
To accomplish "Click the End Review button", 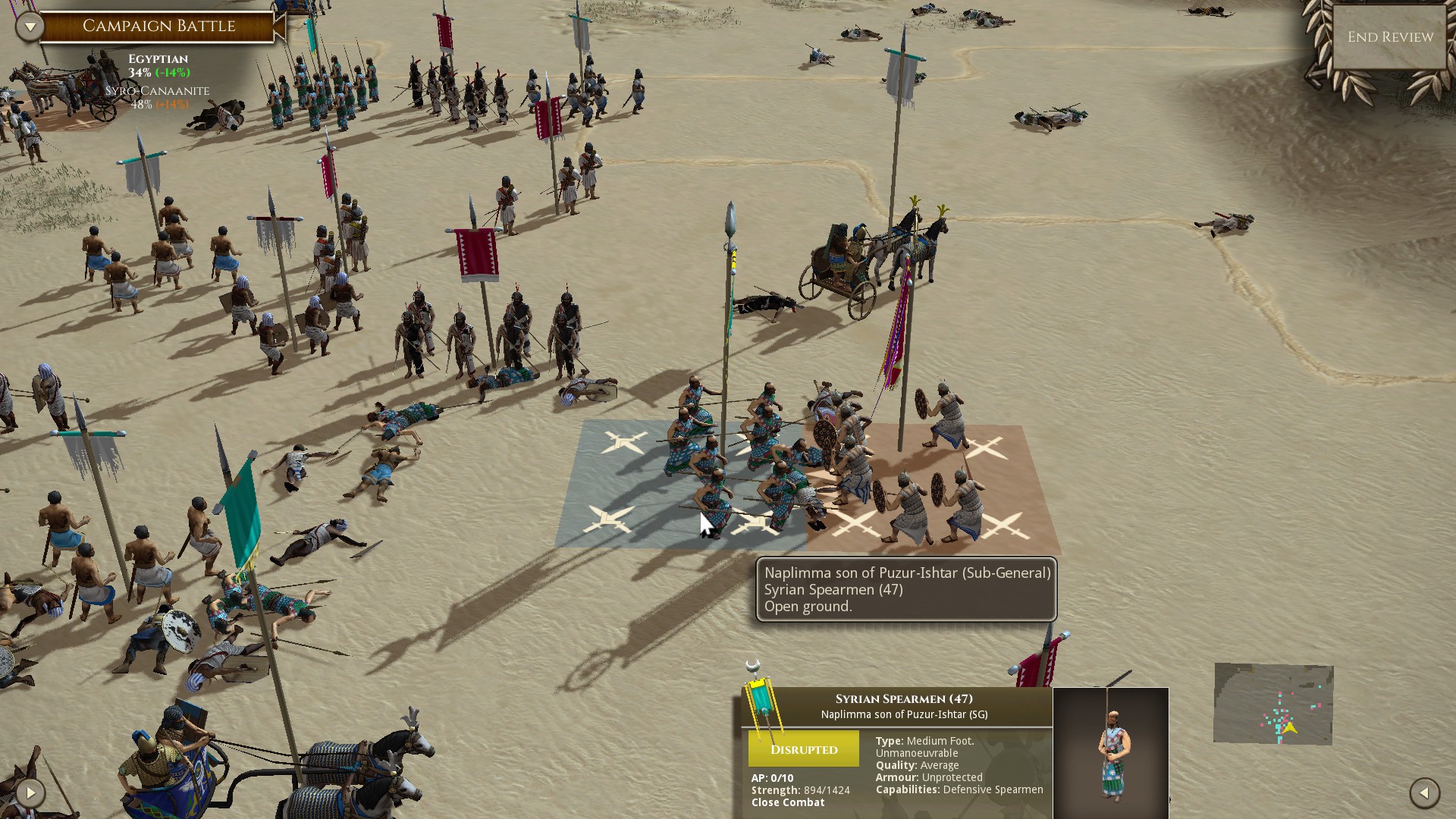I will point(1390,37).
